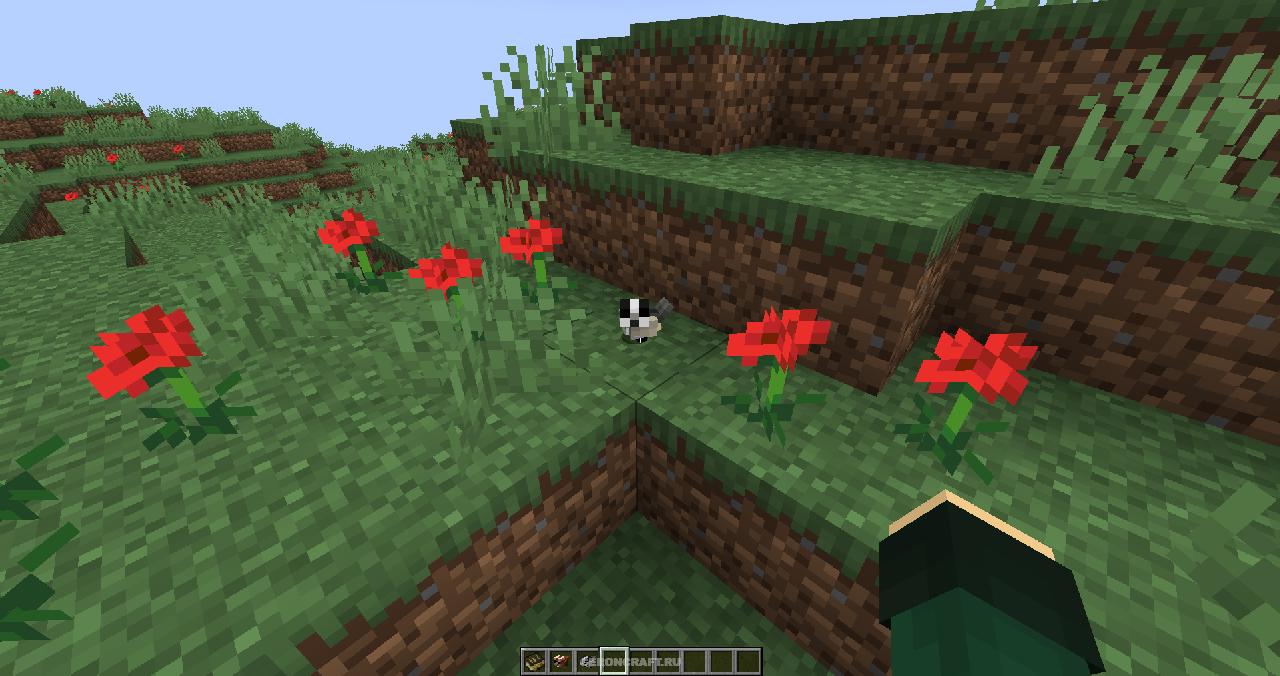Screen dimensions: 1280x676
Task: Select the first hotbar slot with the tan item
Action: [534, 661]
